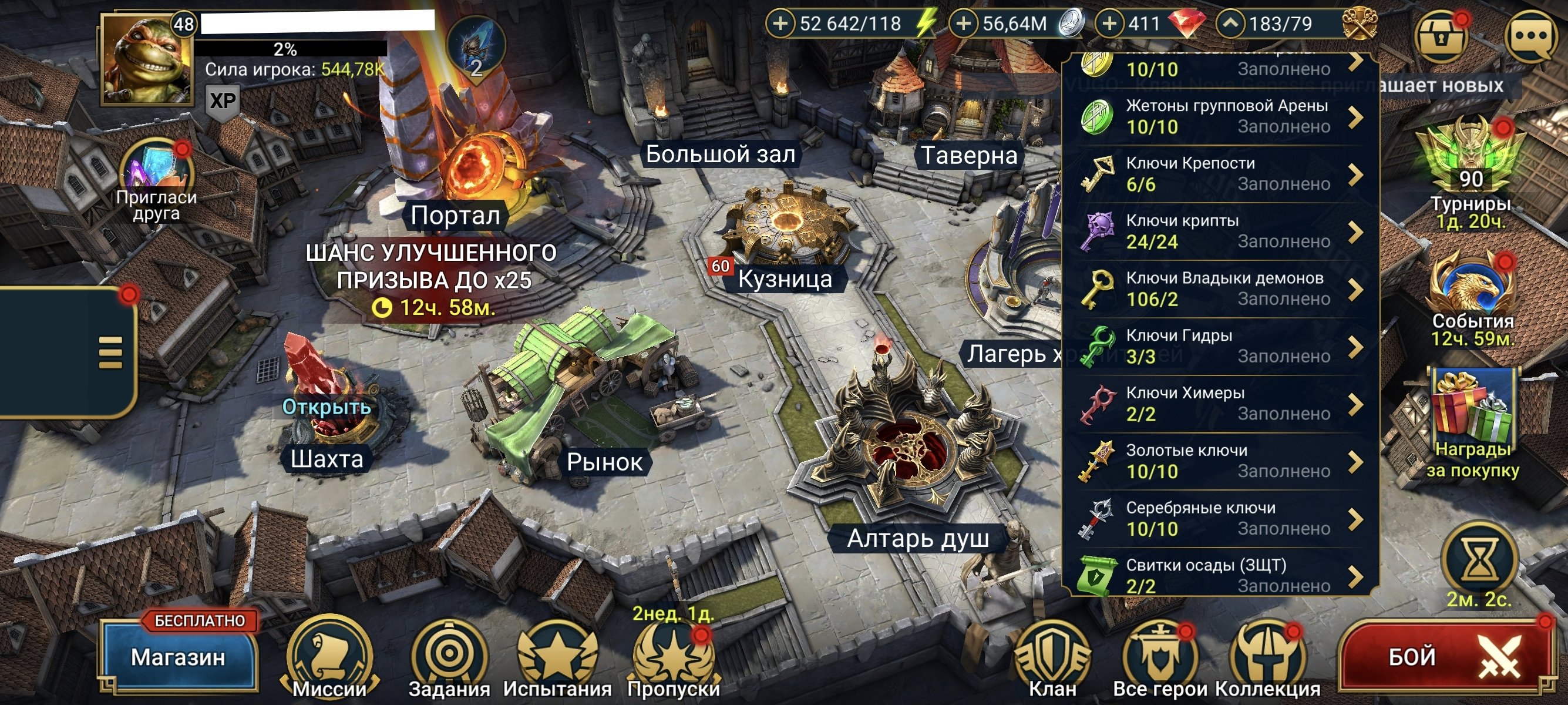Open the Магазин shop button
This screenshot has height=705, width=1568.
pos(179,656)
